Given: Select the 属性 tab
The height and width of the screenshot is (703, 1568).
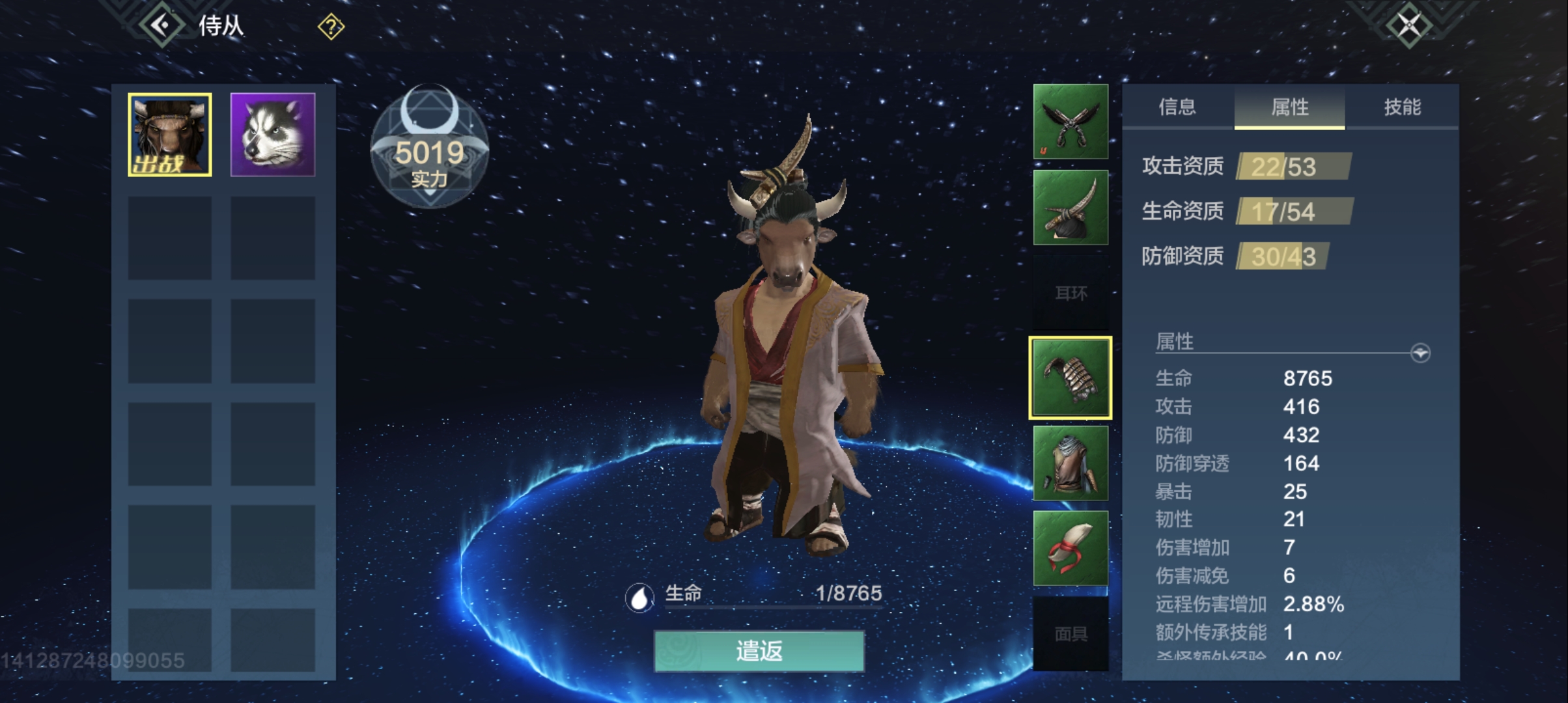Looking at the screenshot, I should click(1289, 108).
